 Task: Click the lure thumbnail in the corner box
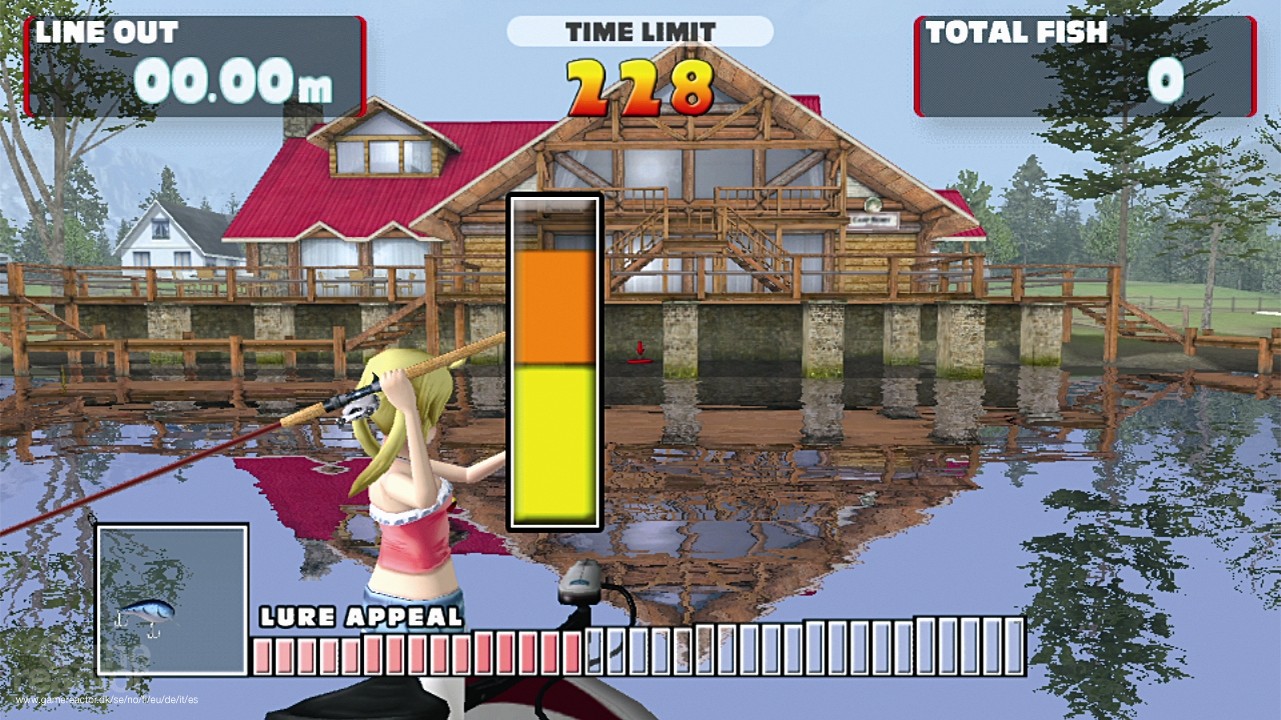[148, 613]
